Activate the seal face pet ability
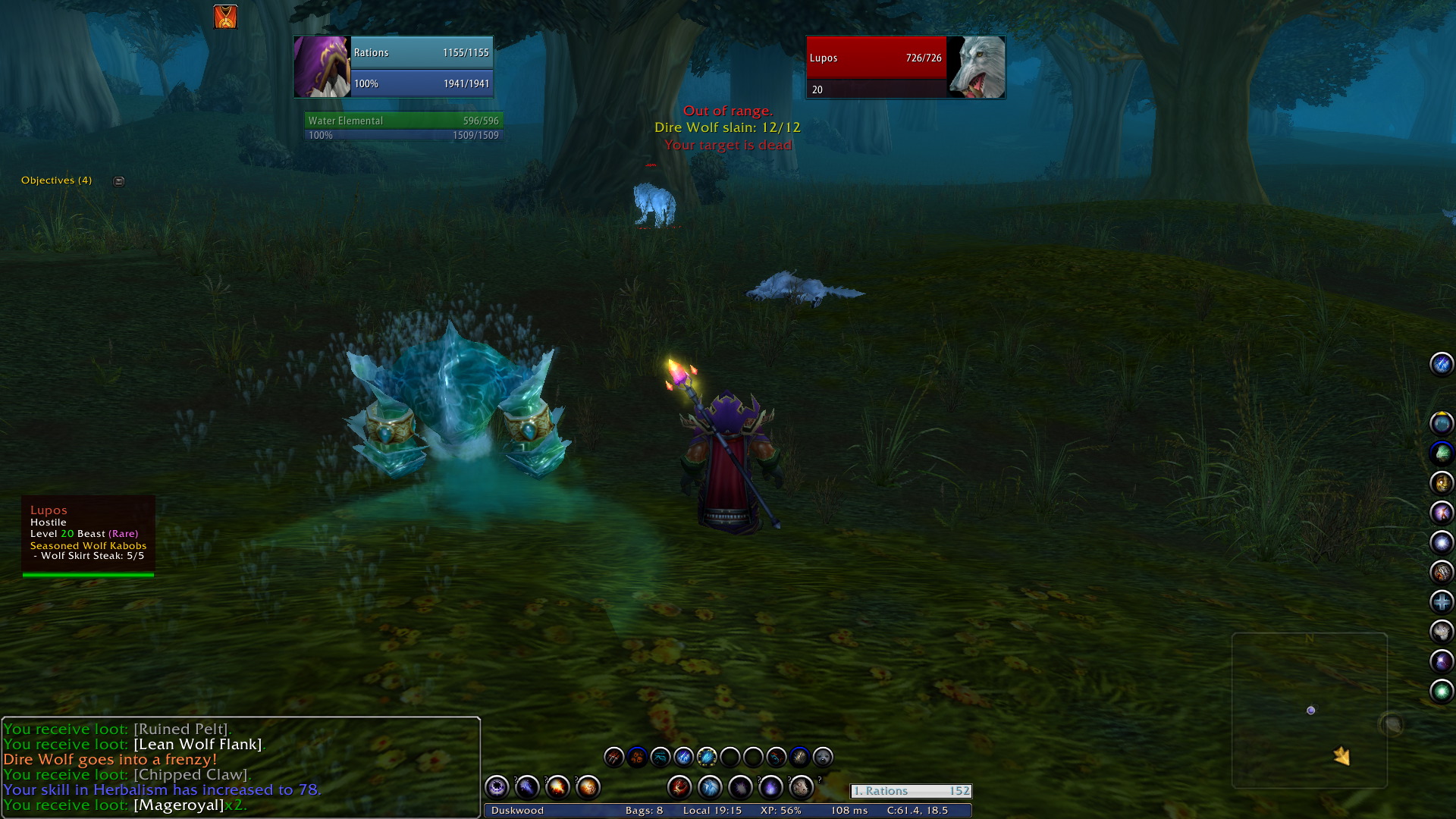 pos(823,757)
